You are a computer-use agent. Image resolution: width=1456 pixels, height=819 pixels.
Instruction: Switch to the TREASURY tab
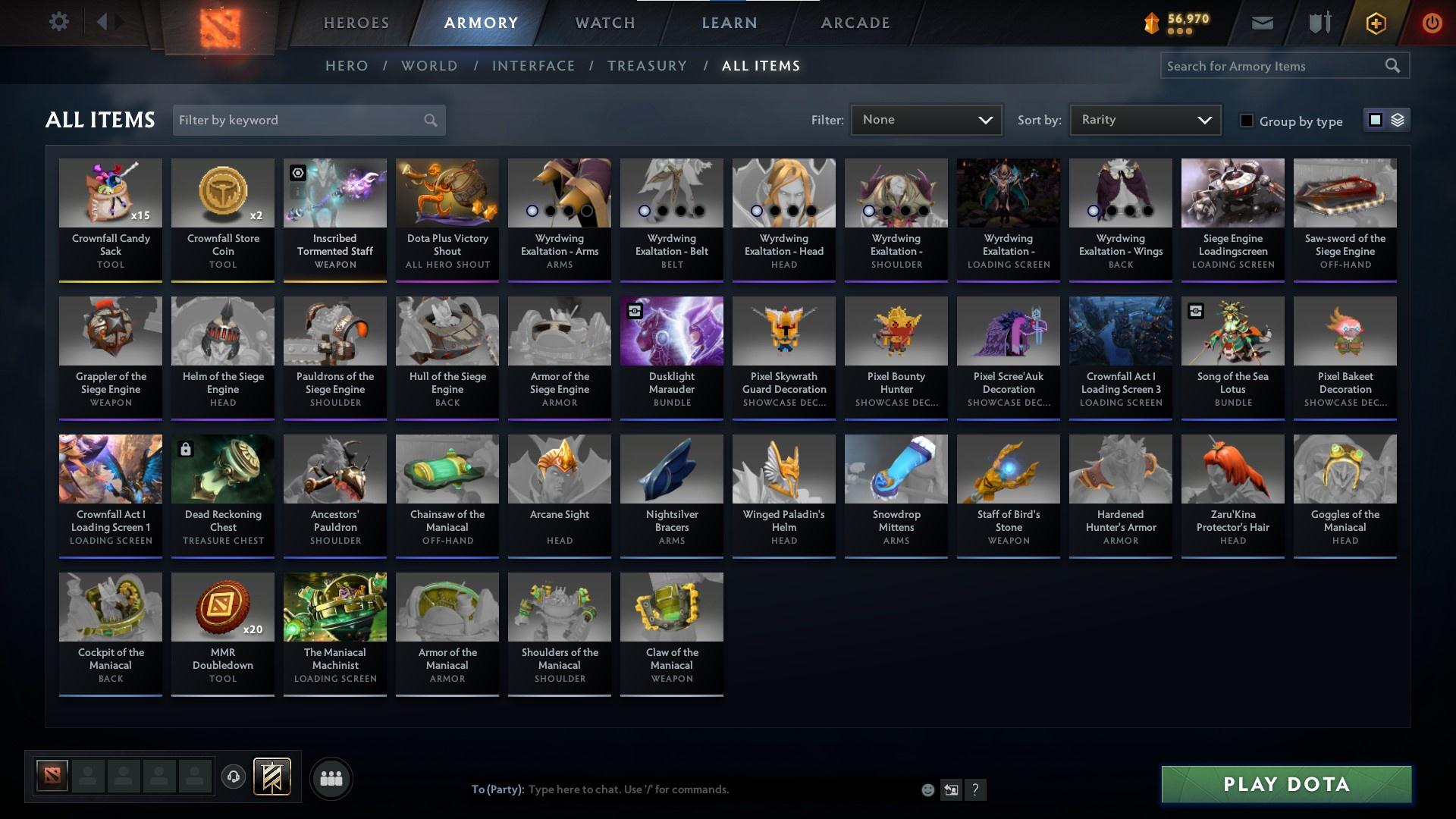point(648,66)
